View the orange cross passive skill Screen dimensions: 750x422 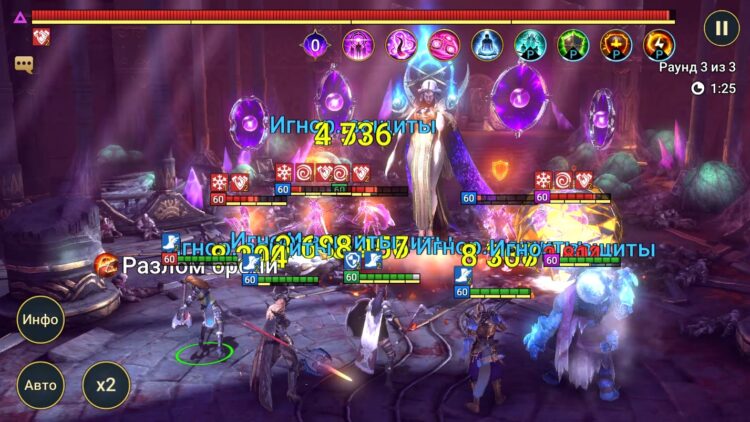tap(616, 44)
